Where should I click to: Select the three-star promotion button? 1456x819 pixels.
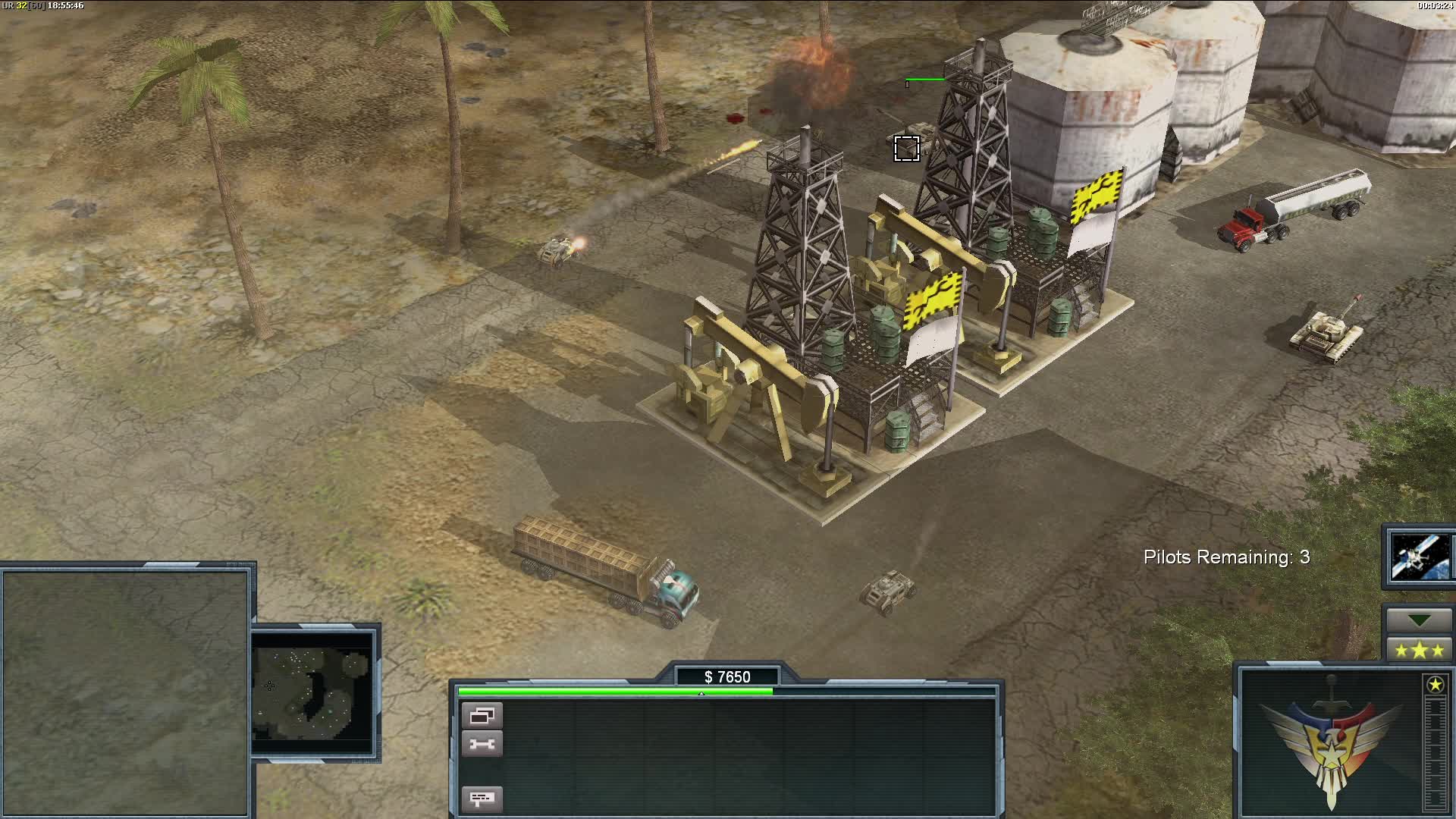pyautogui.click(x=1420, y=651)
